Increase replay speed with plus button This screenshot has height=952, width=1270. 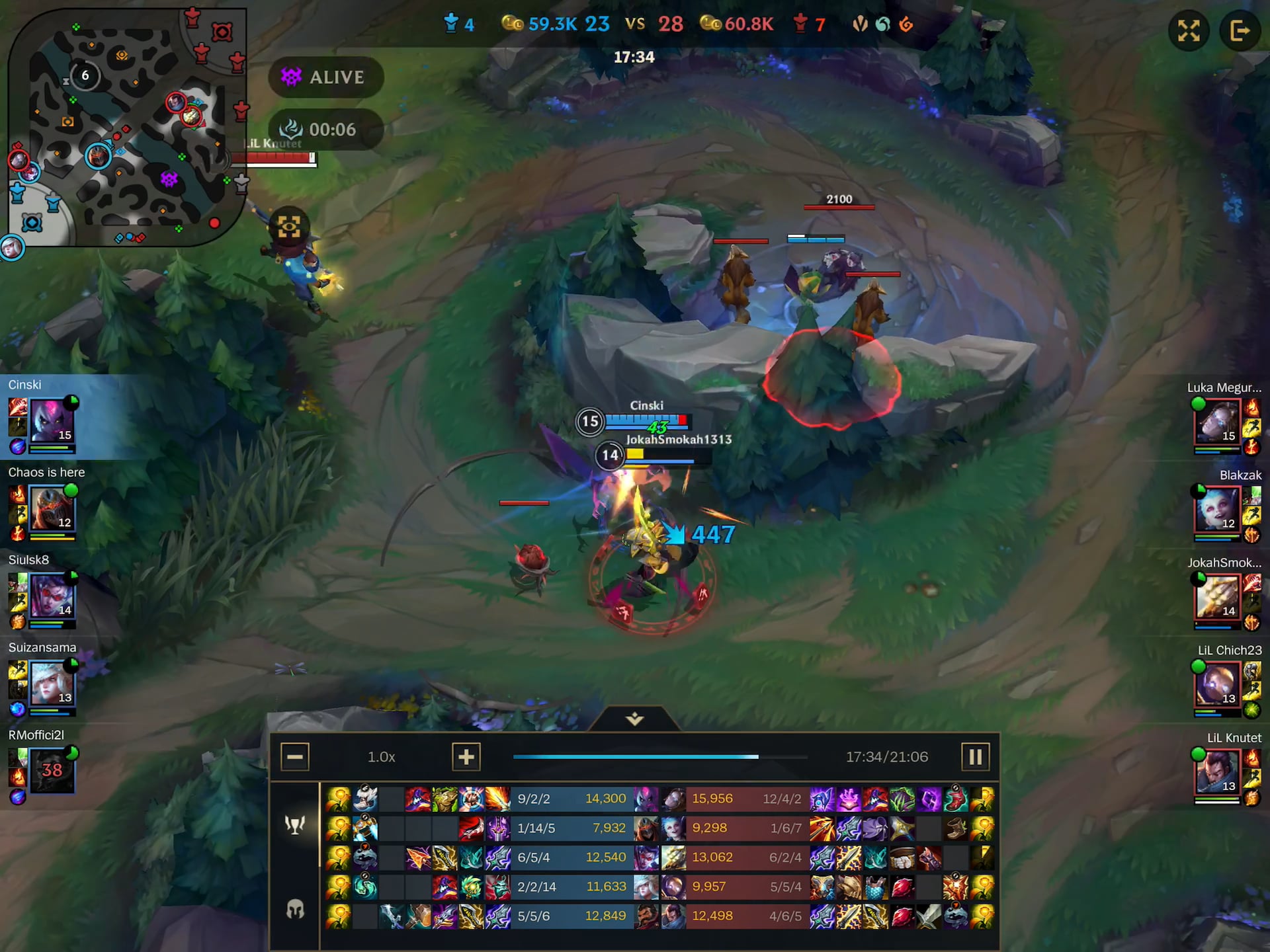point(466,757)
